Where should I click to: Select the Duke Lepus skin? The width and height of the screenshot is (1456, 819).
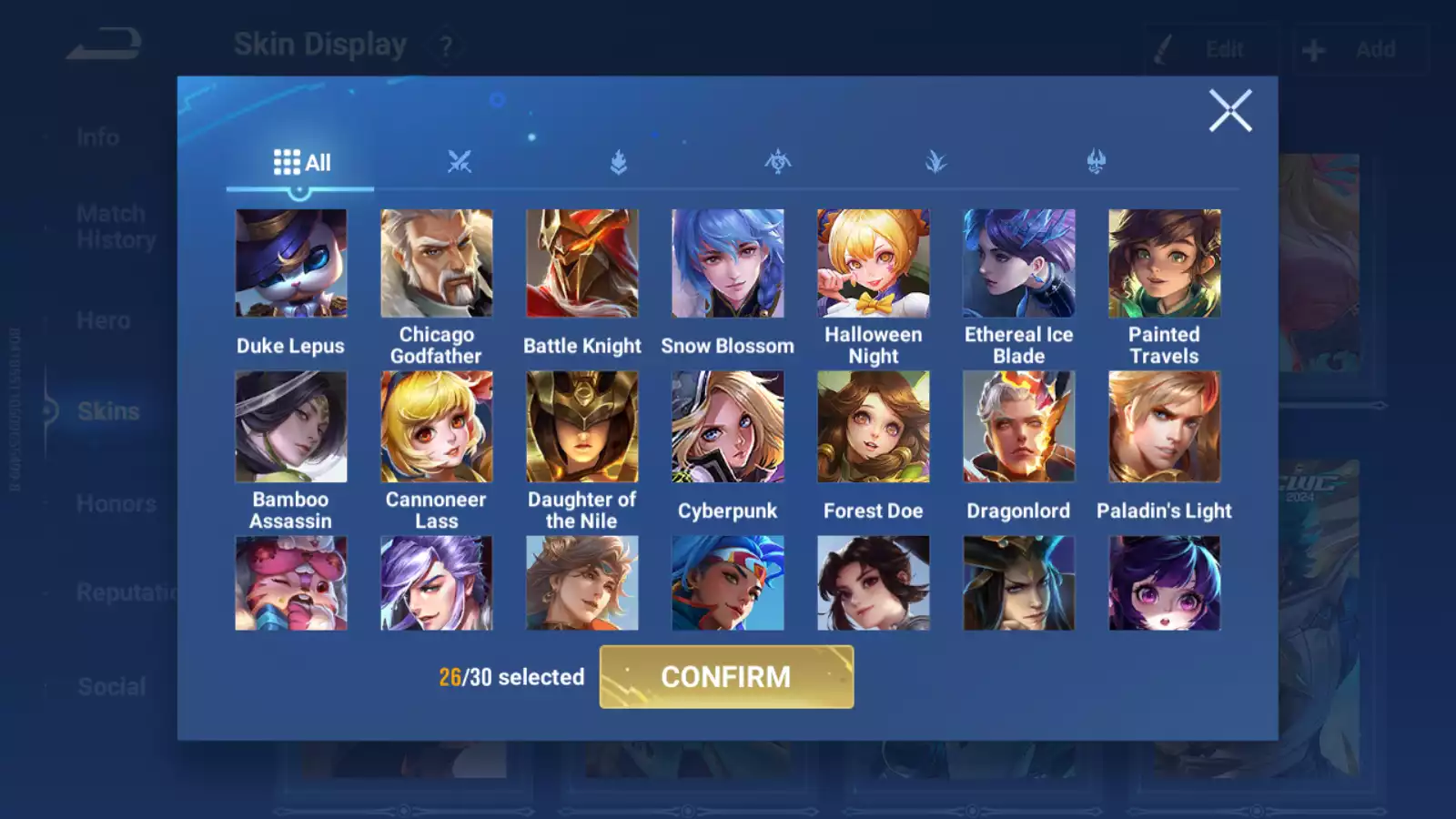[x=291, y=264]
